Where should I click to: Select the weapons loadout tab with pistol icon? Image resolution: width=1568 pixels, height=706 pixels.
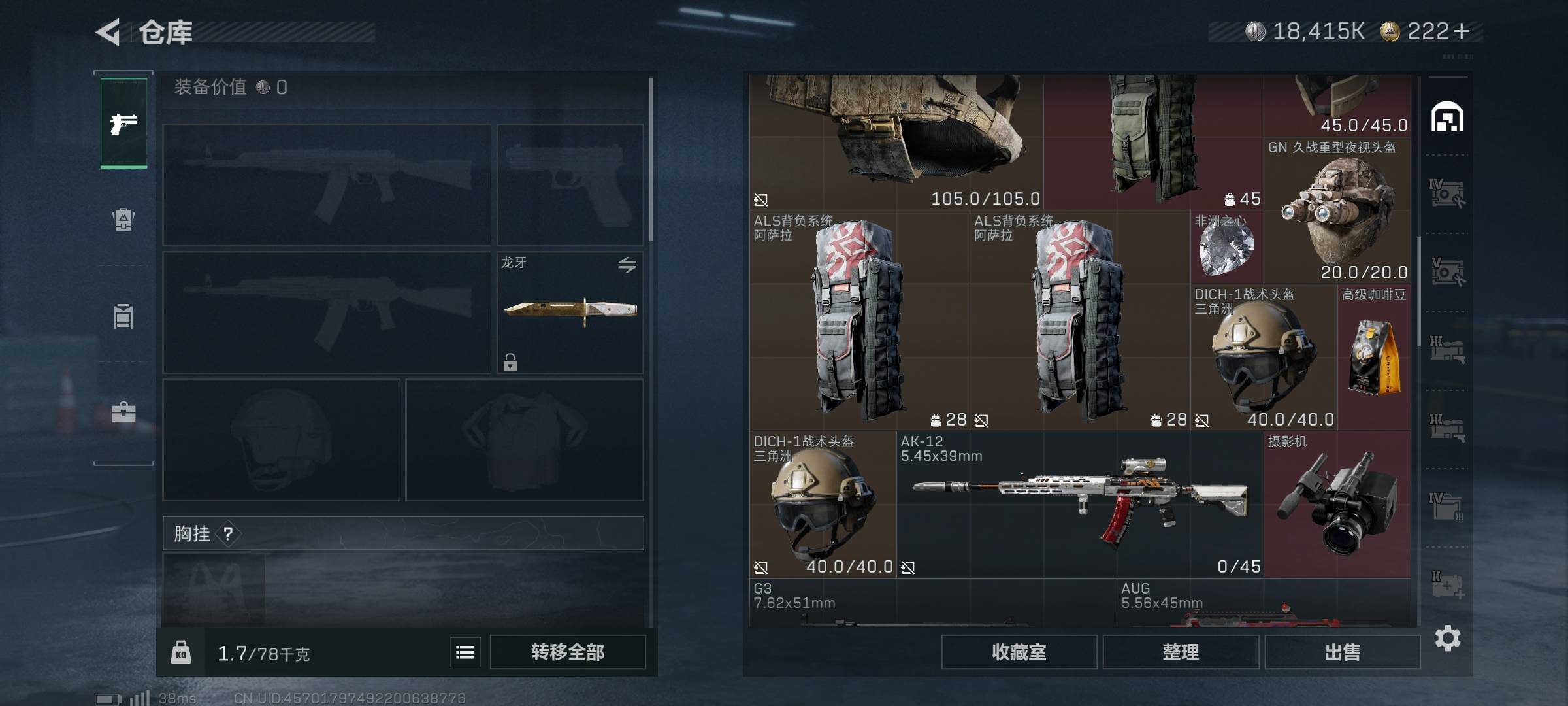[x=123, y=124]
